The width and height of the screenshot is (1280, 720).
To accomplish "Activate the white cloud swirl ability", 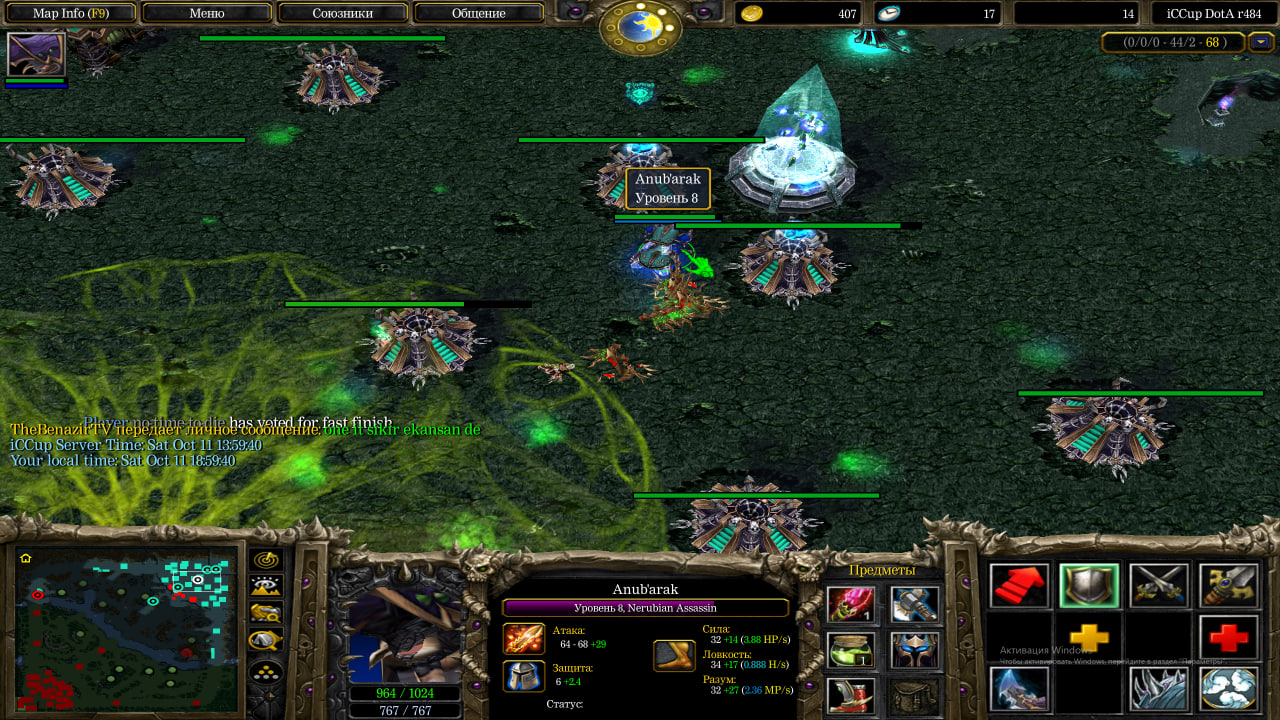I will [x=1229, y=688].
